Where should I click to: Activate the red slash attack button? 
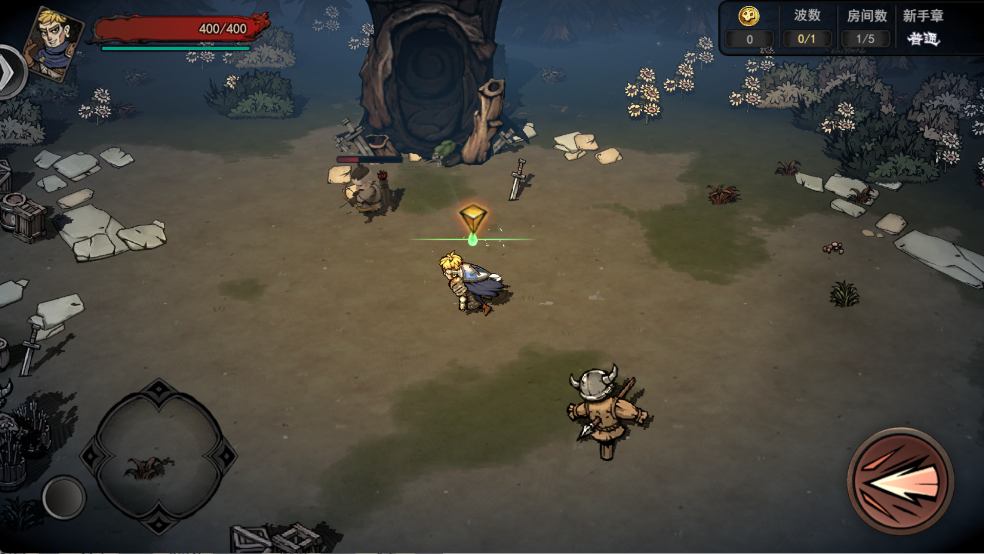pyautogui.click(x=900, y=481)
